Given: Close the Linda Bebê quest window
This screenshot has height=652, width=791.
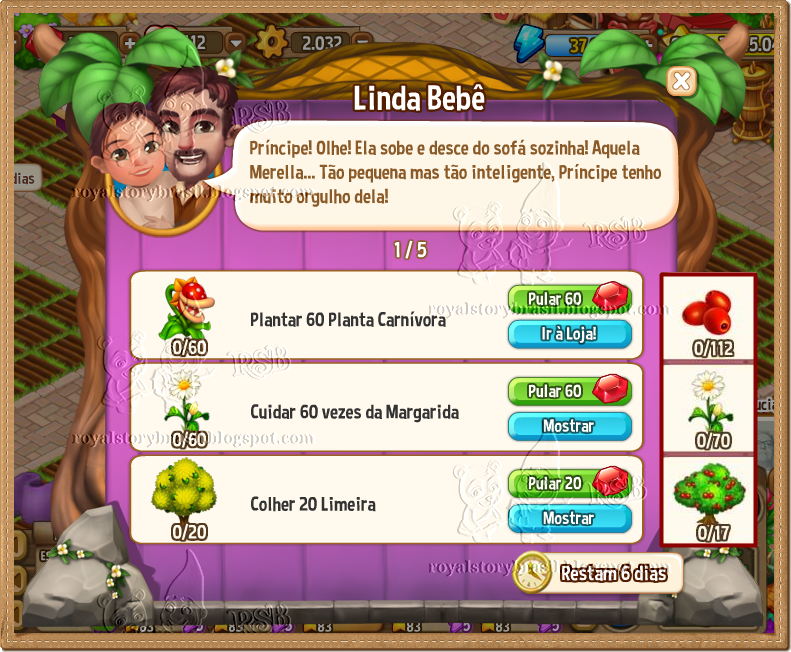Looking at the screenshot, I should point(681,81).
